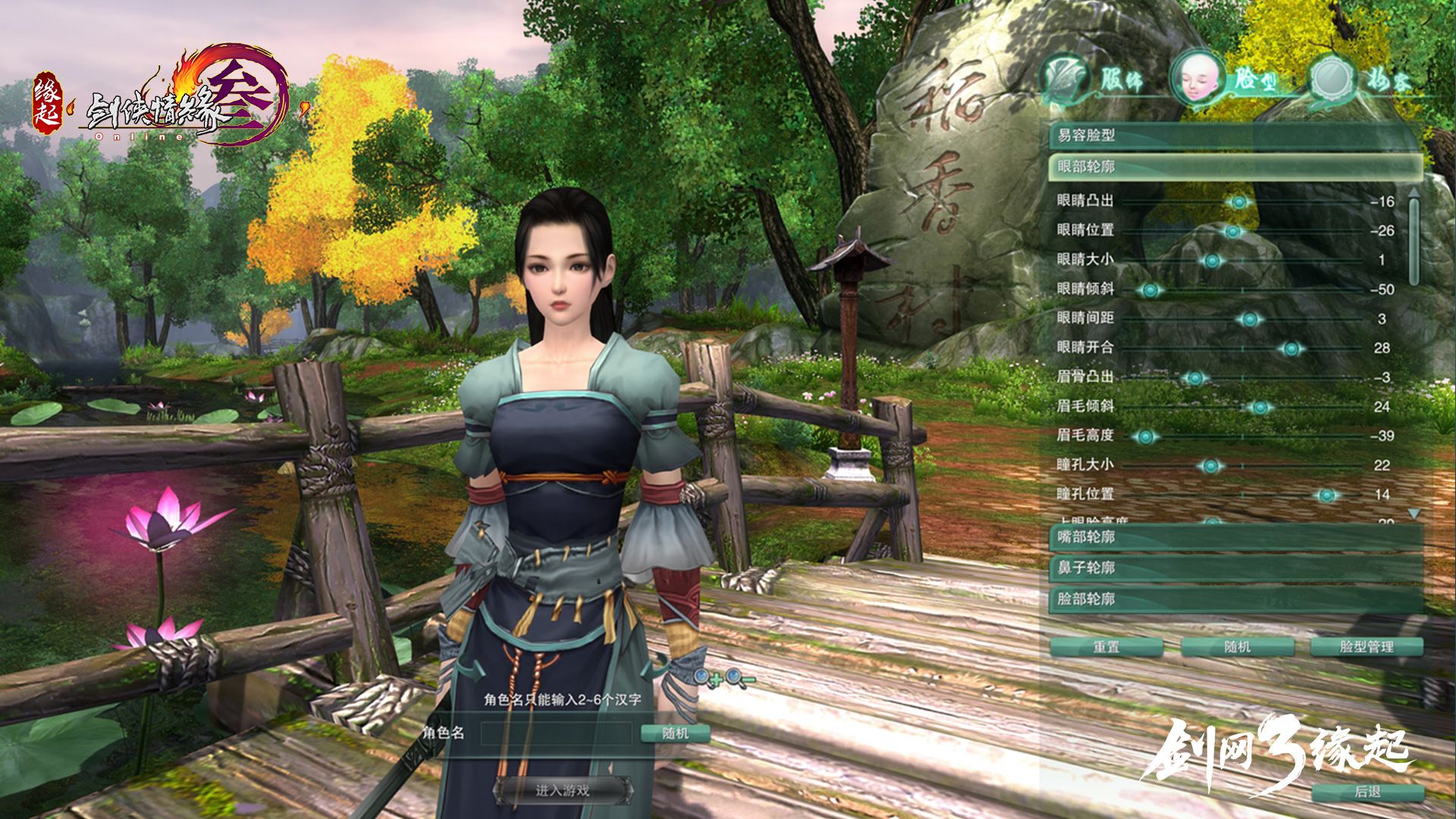Click the 瞳孔位置 slider knob
This screenshot has height=819, width=1456.
[x=1326, y=496]
